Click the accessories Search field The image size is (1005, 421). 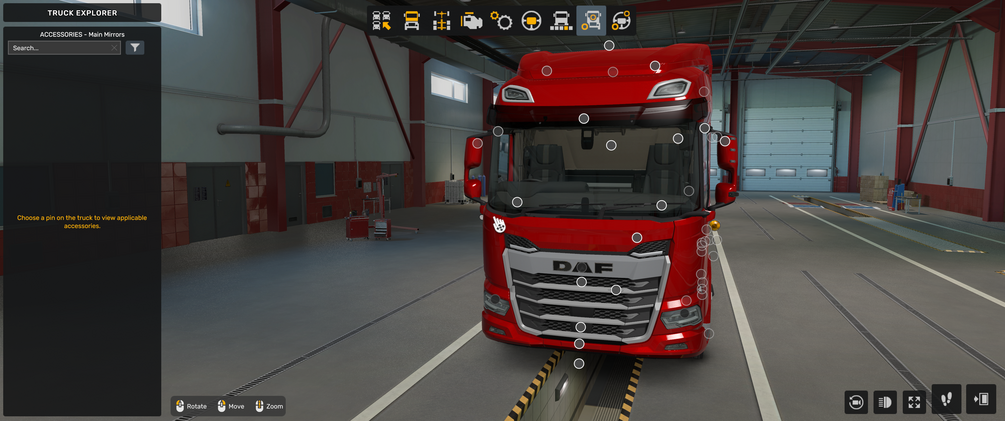(58, 48)
